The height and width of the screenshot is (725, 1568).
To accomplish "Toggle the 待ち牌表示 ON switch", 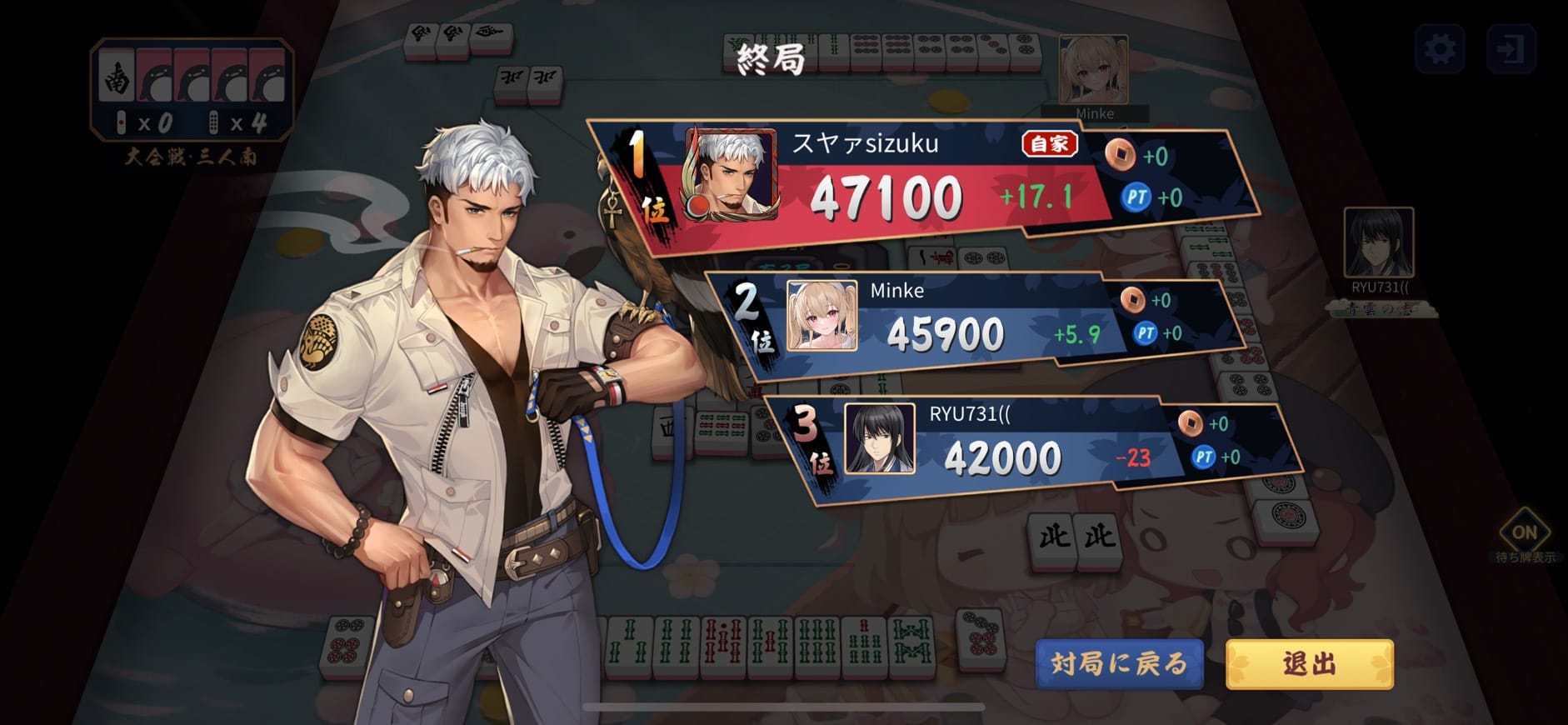I will point(1524,532).
